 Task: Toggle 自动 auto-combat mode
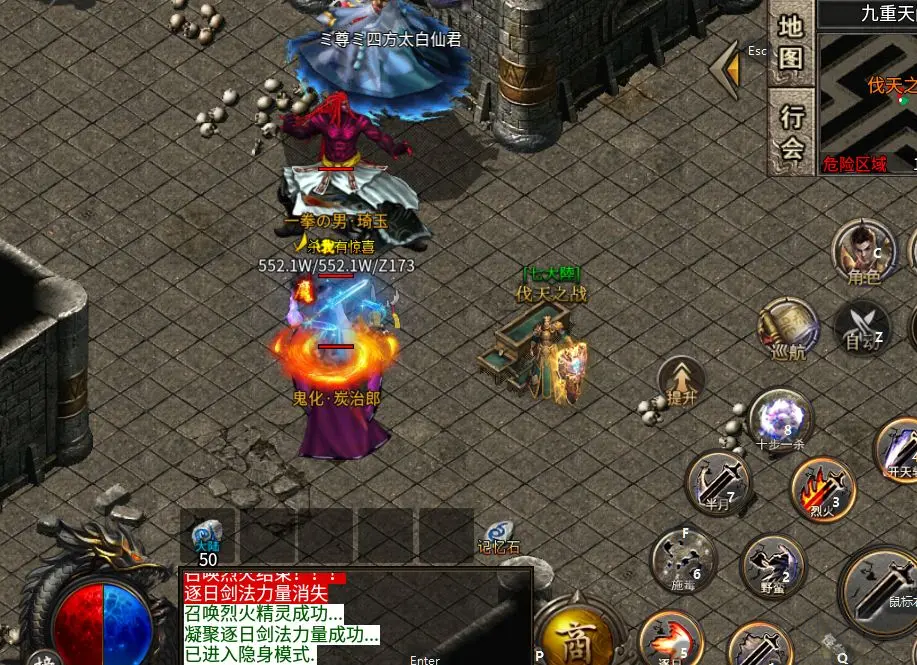pos(860,326)
